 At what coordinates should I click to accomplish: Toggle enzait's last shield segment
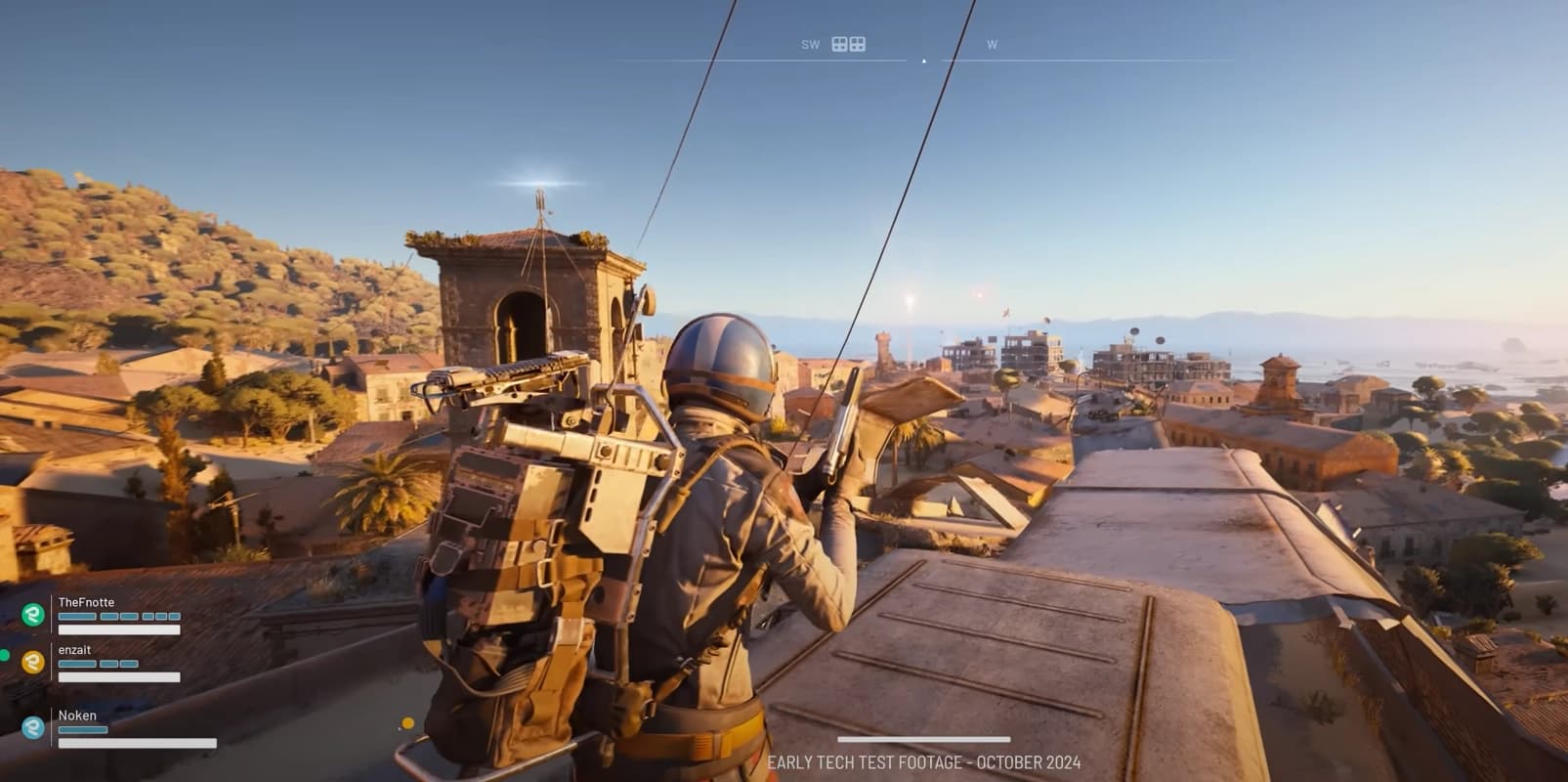point(130,664)
